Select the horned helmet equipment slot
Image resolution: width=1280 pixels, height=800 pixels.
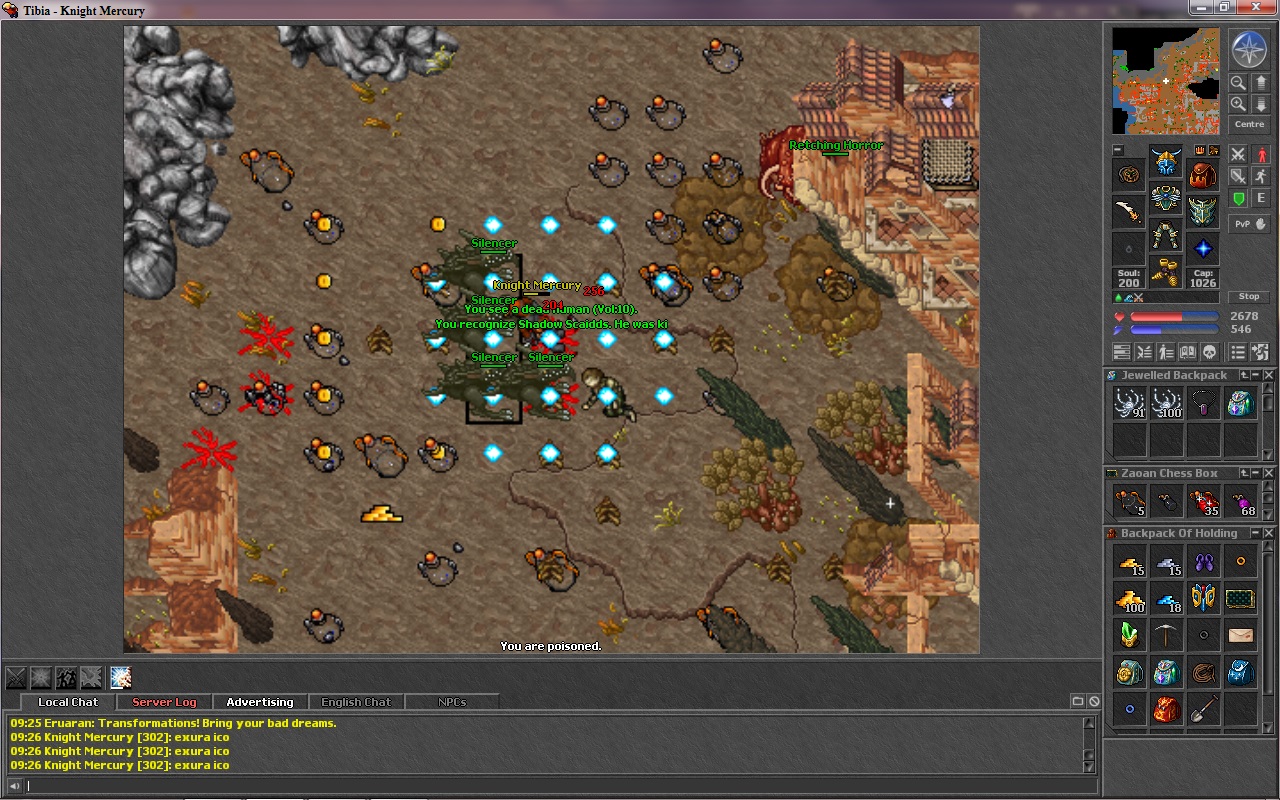pos(1166,162)
